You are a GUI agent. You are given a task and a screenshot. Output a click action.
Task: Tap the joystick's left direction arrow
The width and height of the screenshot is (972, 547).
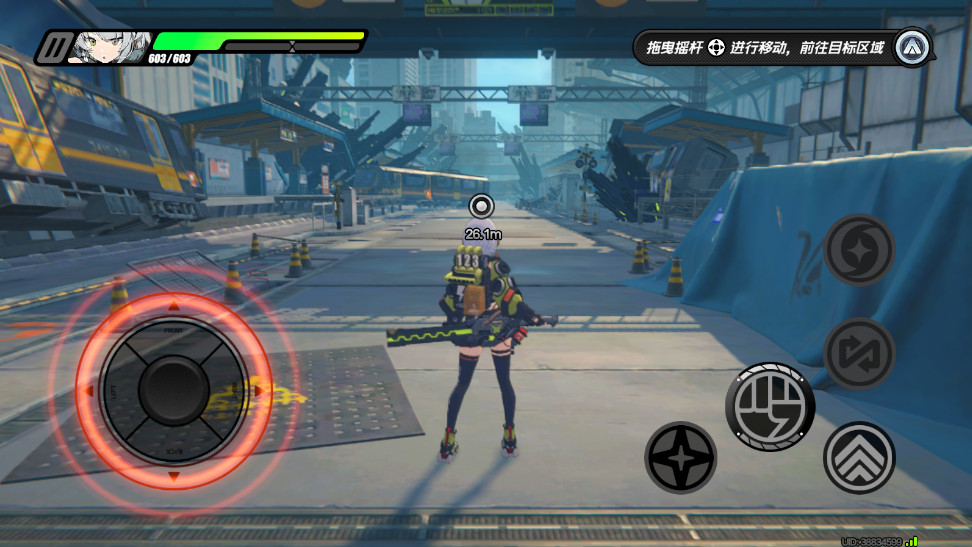tap(89, 391)
